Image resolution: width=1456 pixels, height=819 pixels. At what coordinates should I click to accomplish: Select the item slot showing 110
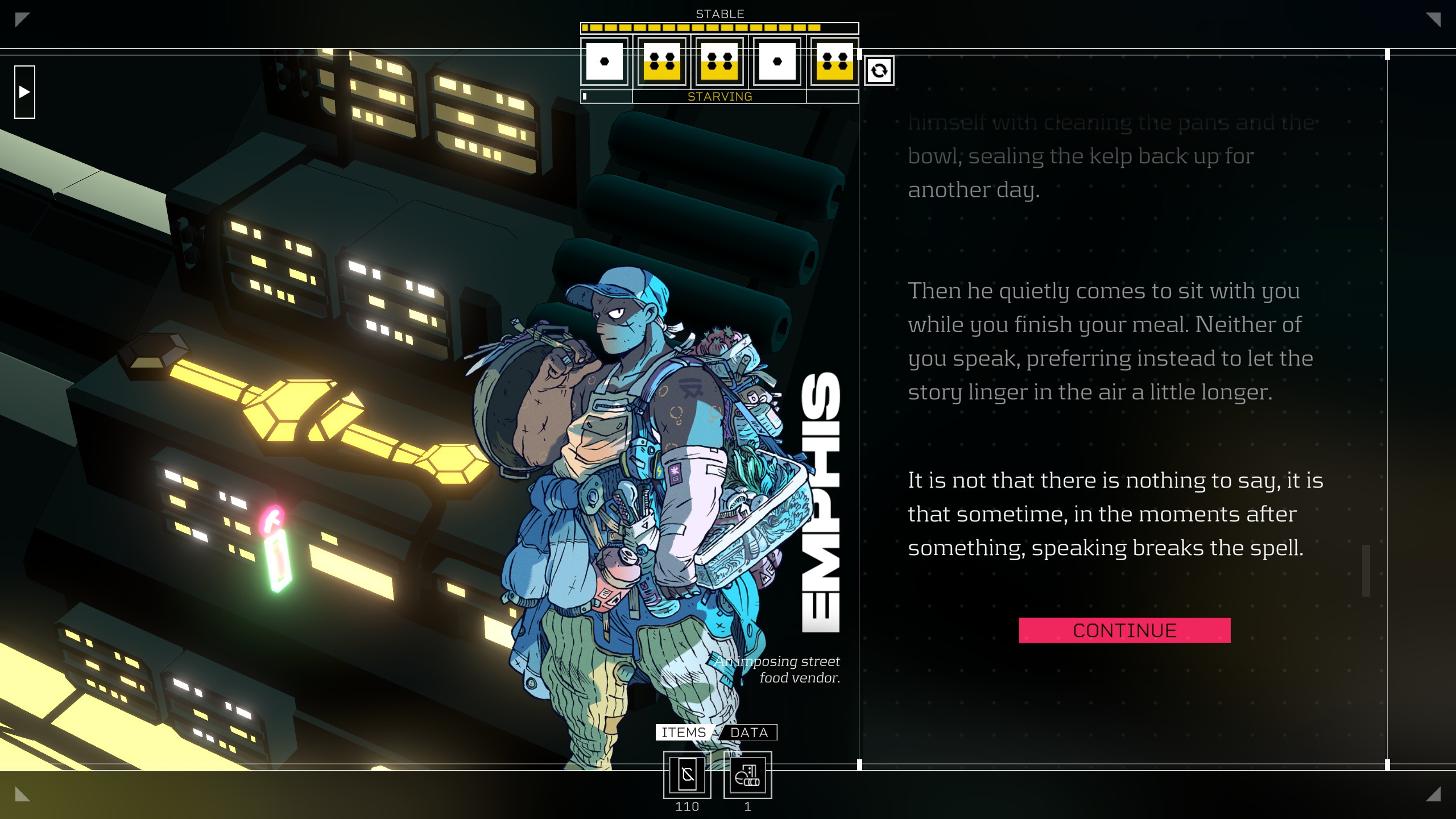point(687,775)
